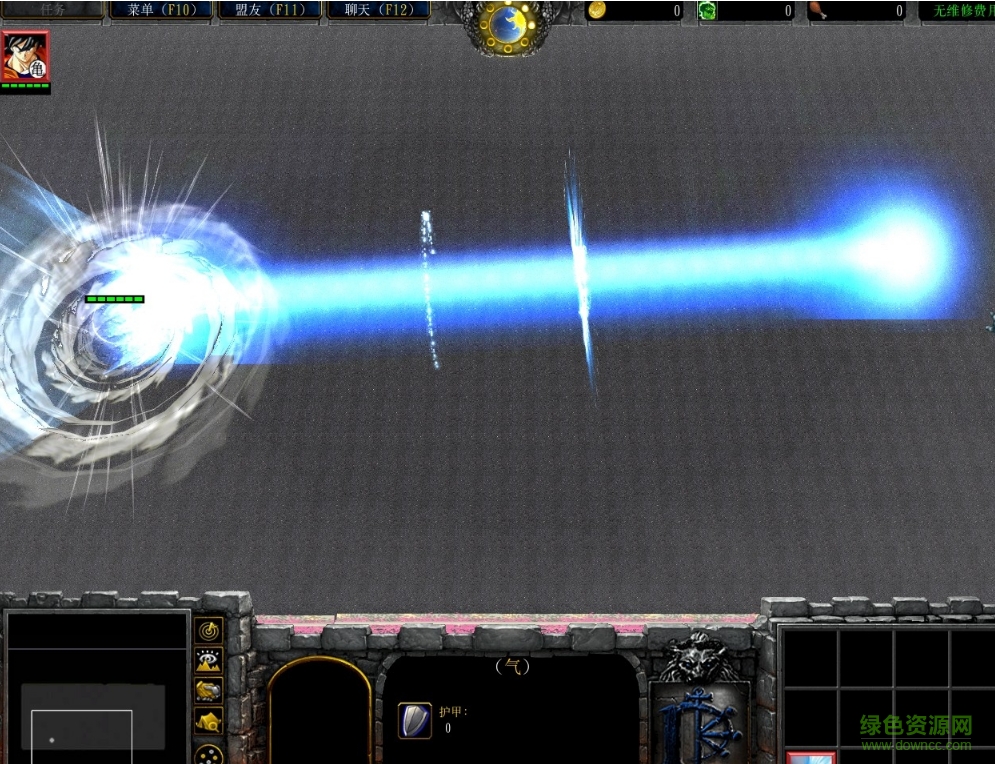Screen dimensions: 995x764
Task: Activate the minimap signal ping button
Action: 209,631
